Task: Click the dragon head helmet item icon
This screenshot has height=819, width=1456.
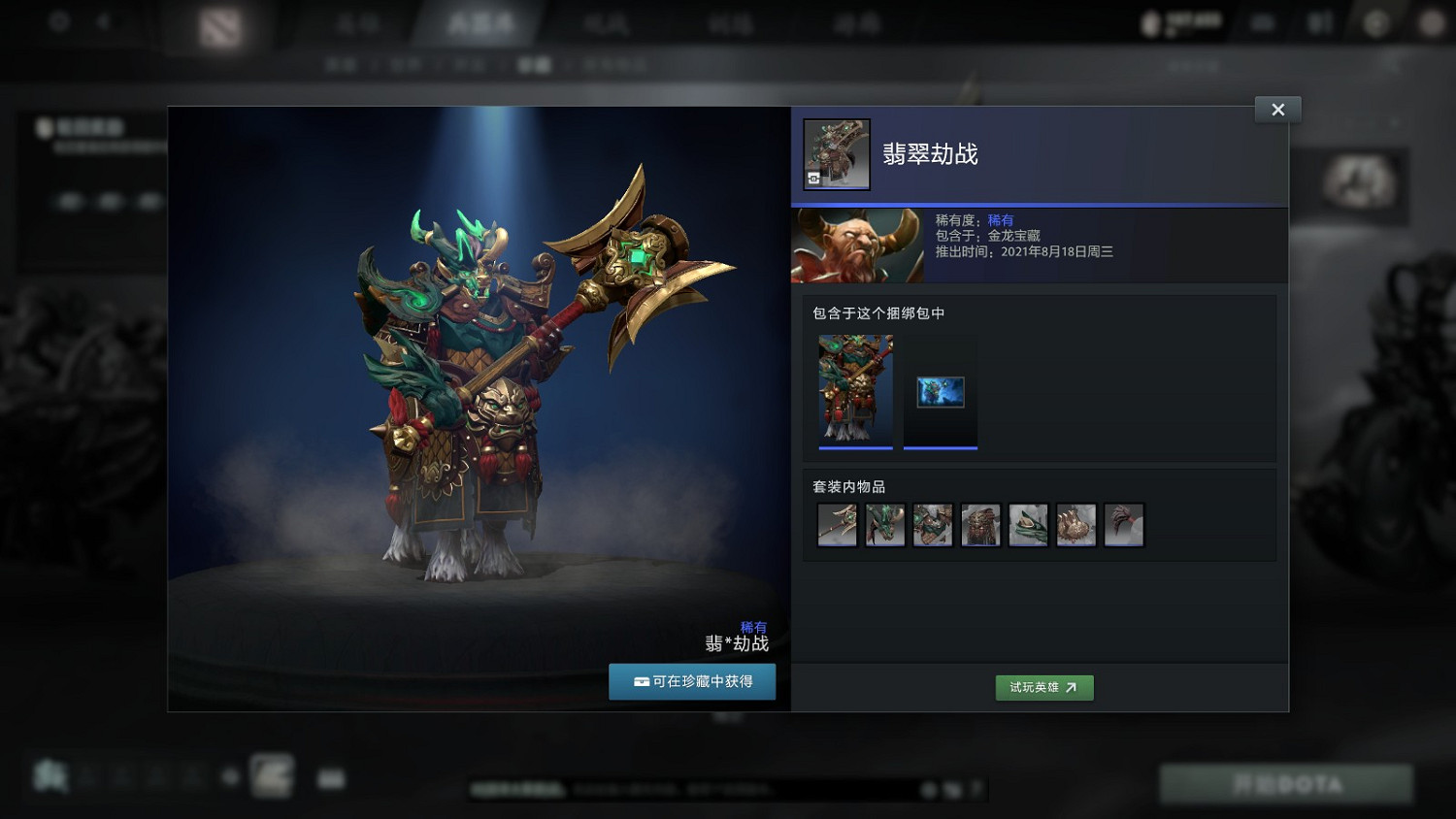Action: 884,524
